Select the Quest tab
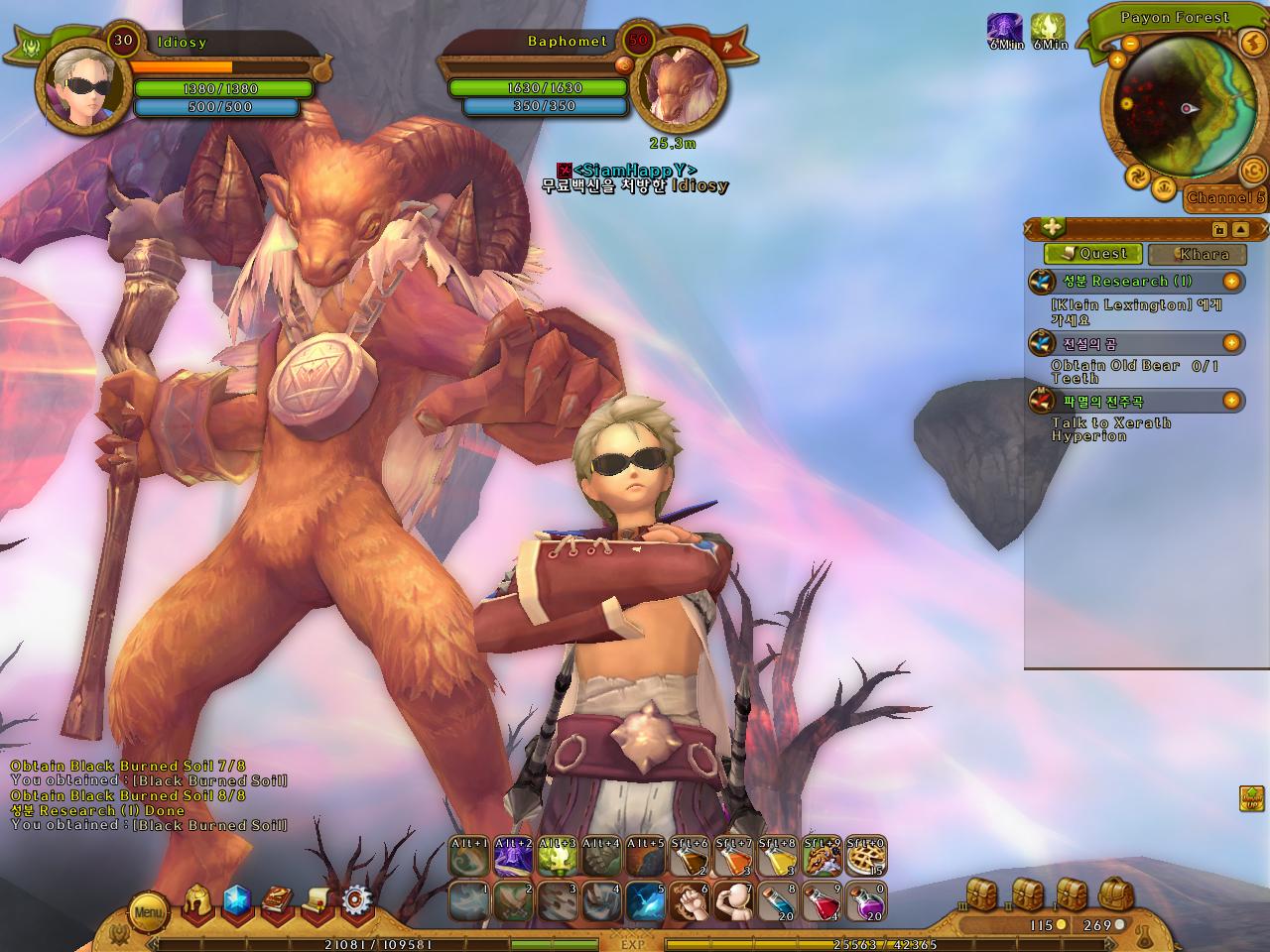The width and height of the screenshot is (1270, 952). [1093, 254]
